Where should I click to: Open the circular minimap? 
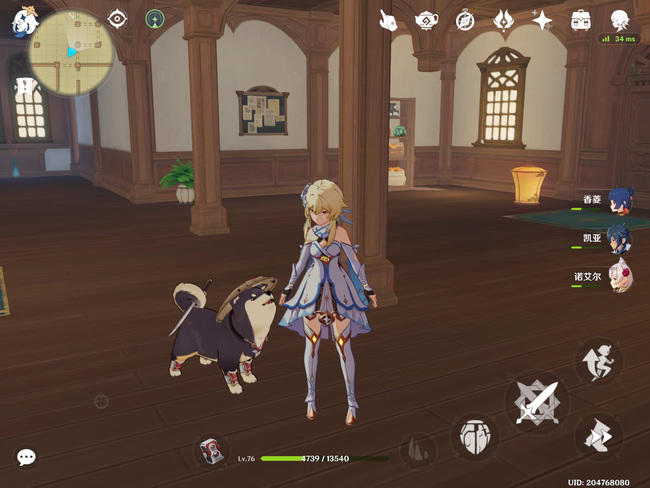click(71, 52)
